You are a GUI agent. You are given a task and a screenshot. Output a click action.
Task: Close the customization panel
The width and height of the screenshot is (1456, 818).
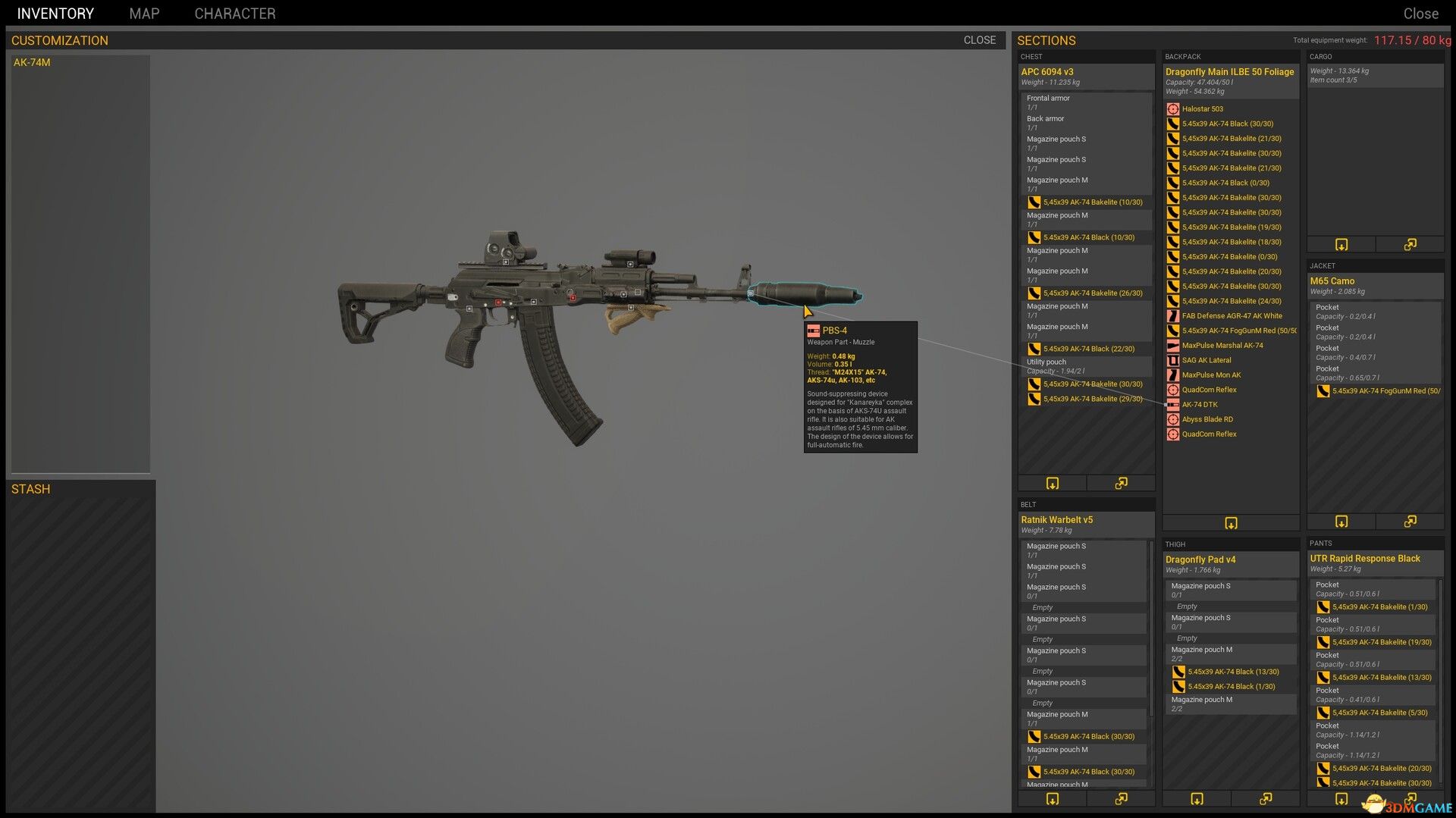(x=979, y=40)
